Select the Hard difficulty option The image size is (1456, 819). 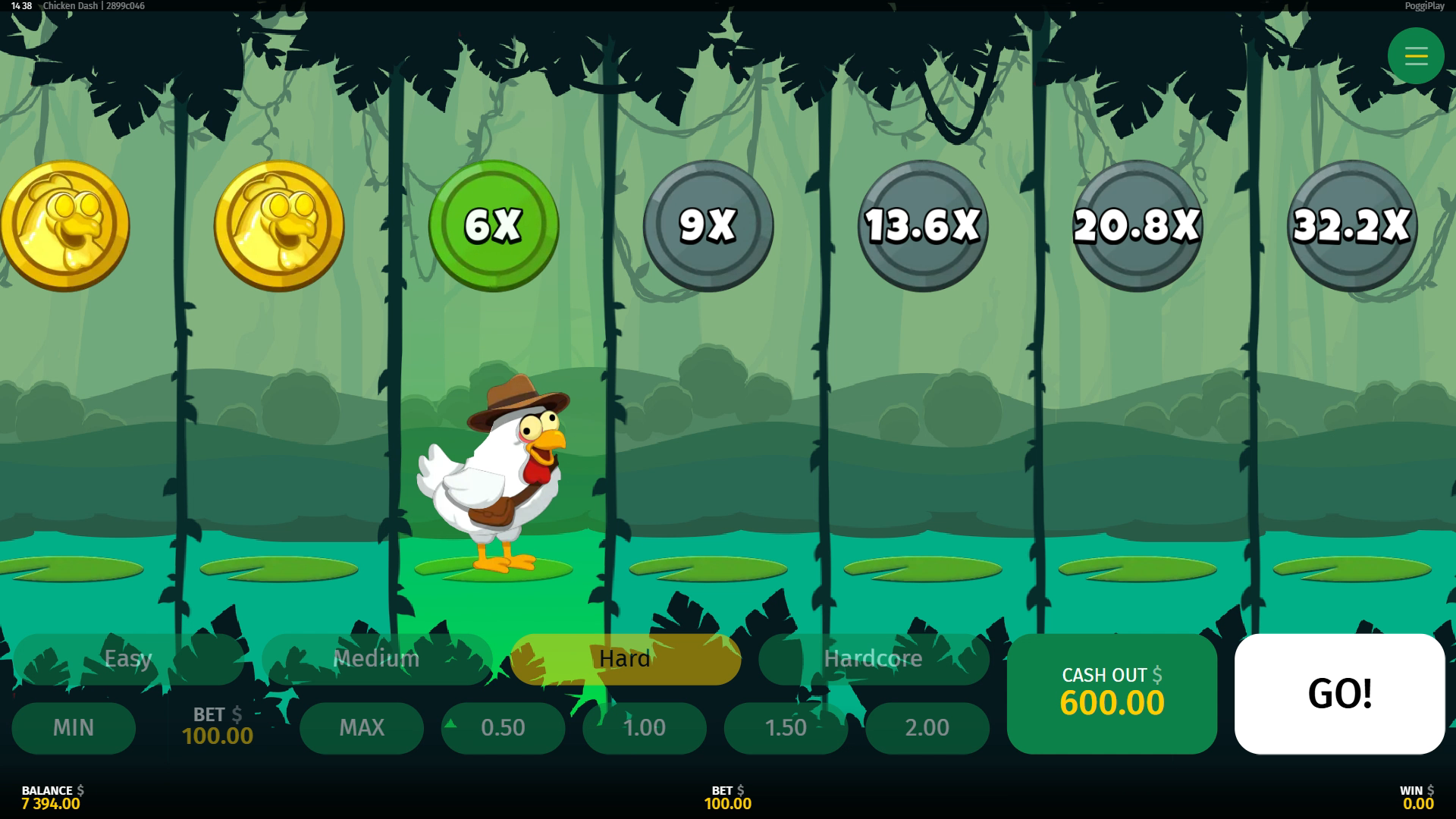tap(625, 658)
